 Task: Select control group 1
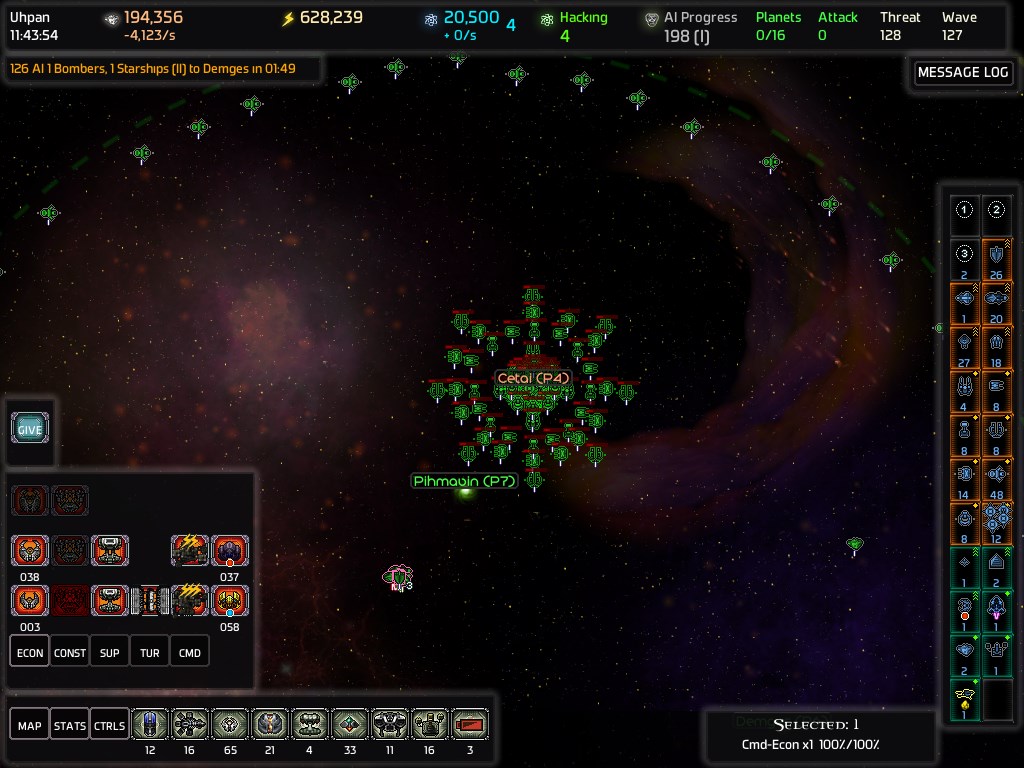point(964,211)
